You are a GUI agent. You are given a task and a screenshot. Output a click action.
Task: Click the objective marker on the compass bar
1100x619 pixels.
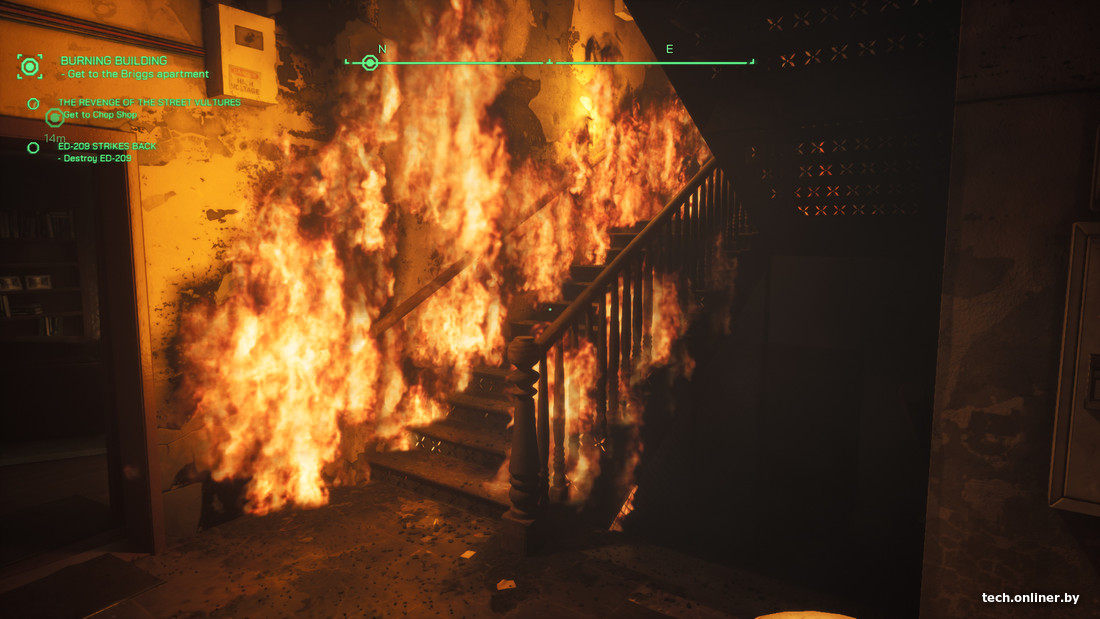pos(370,63)
